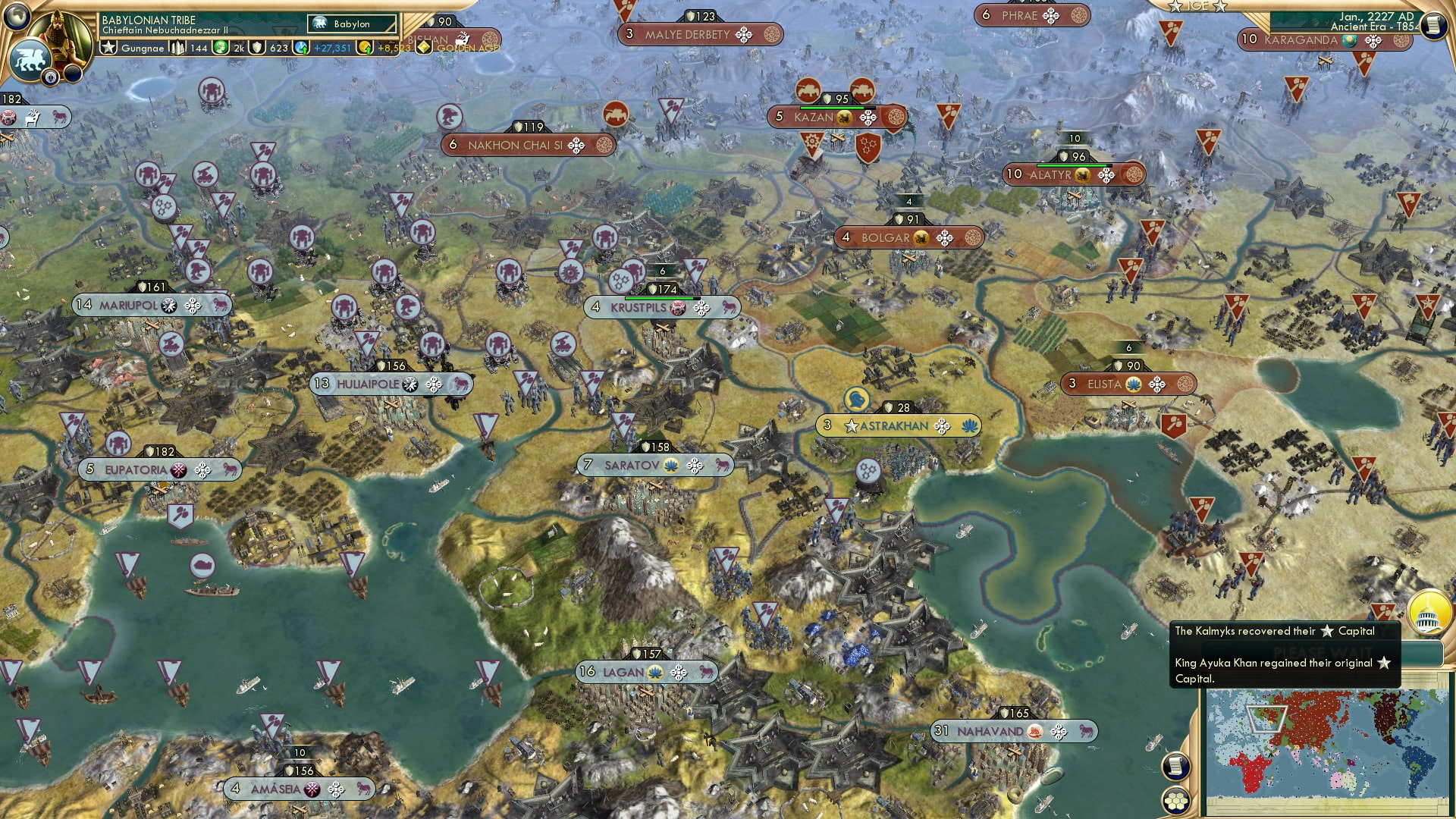The image size is (1456, 819).
Task: Expand the Astrakhan city banner
Action: 893,426
